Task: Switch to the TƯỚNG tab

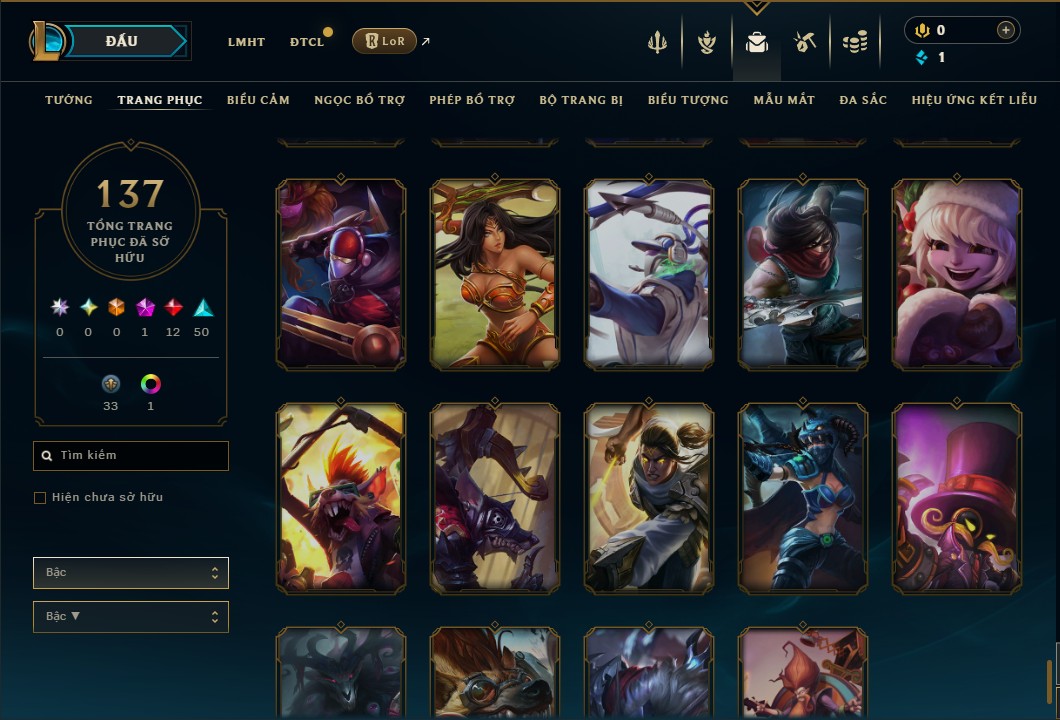Action: pyautogui.click(x=69, y=100)
